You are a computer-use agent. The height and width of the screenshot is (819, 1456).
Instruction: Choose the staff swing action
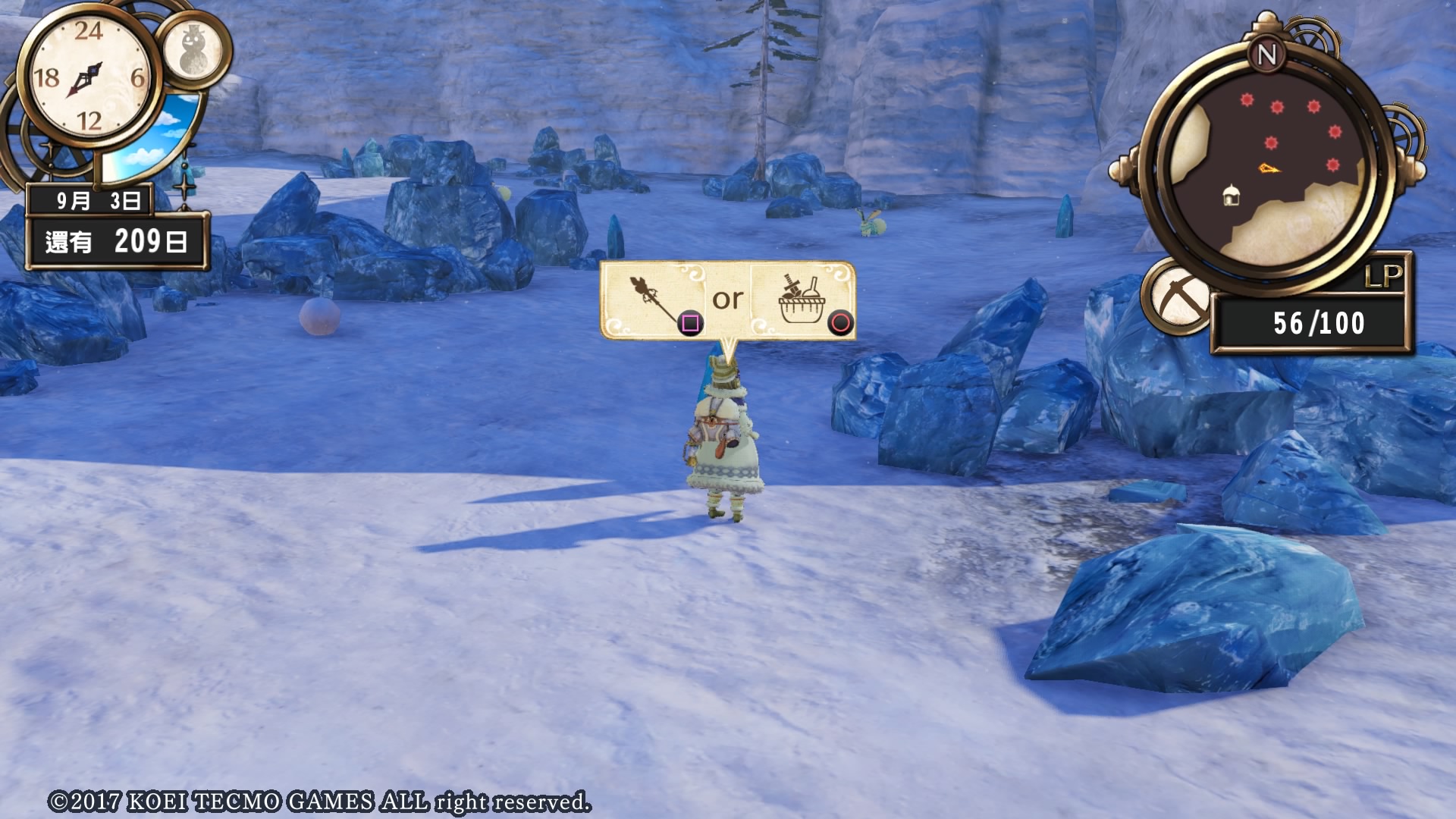tap(654, 300)
